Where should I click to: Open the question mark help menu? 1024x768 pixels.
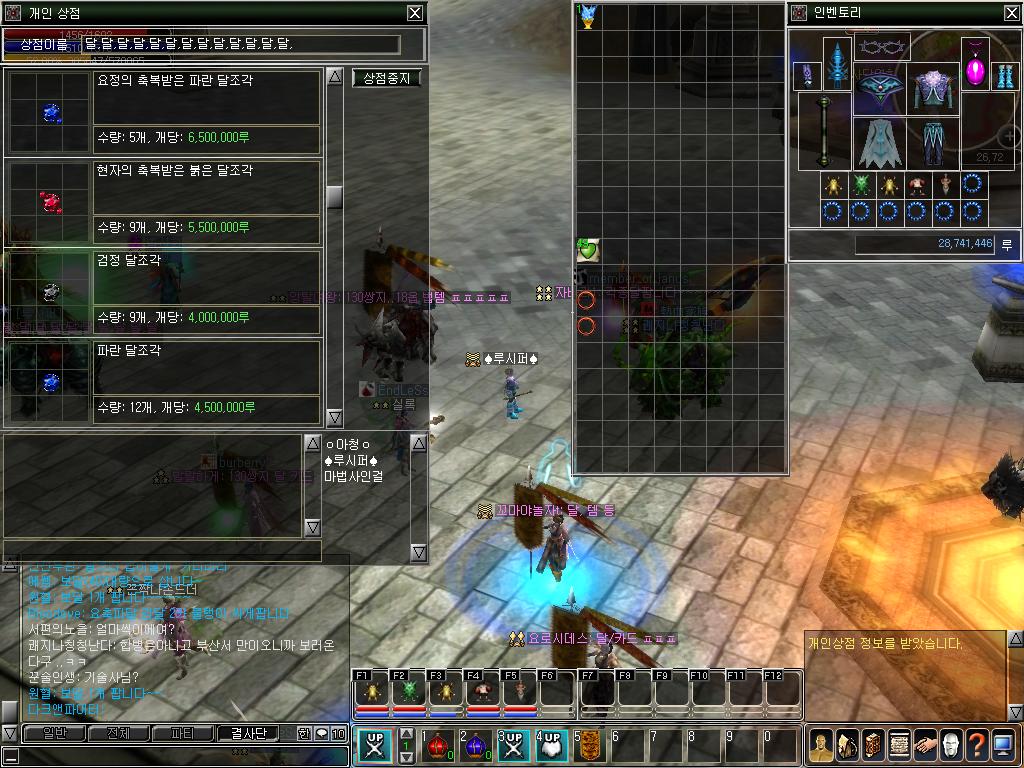click(x=976, y=744)
